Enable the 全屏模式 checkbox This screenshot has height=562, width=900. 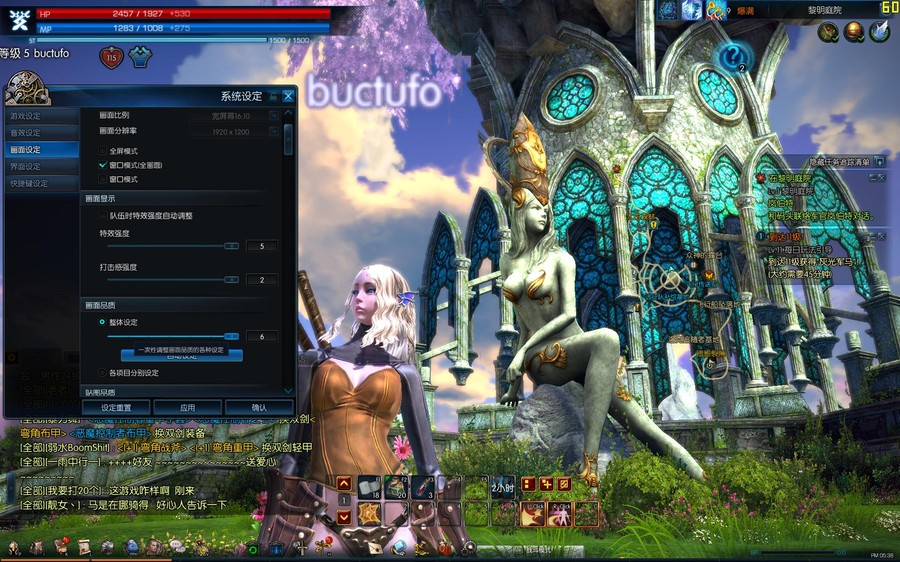(x=102, y=150)
